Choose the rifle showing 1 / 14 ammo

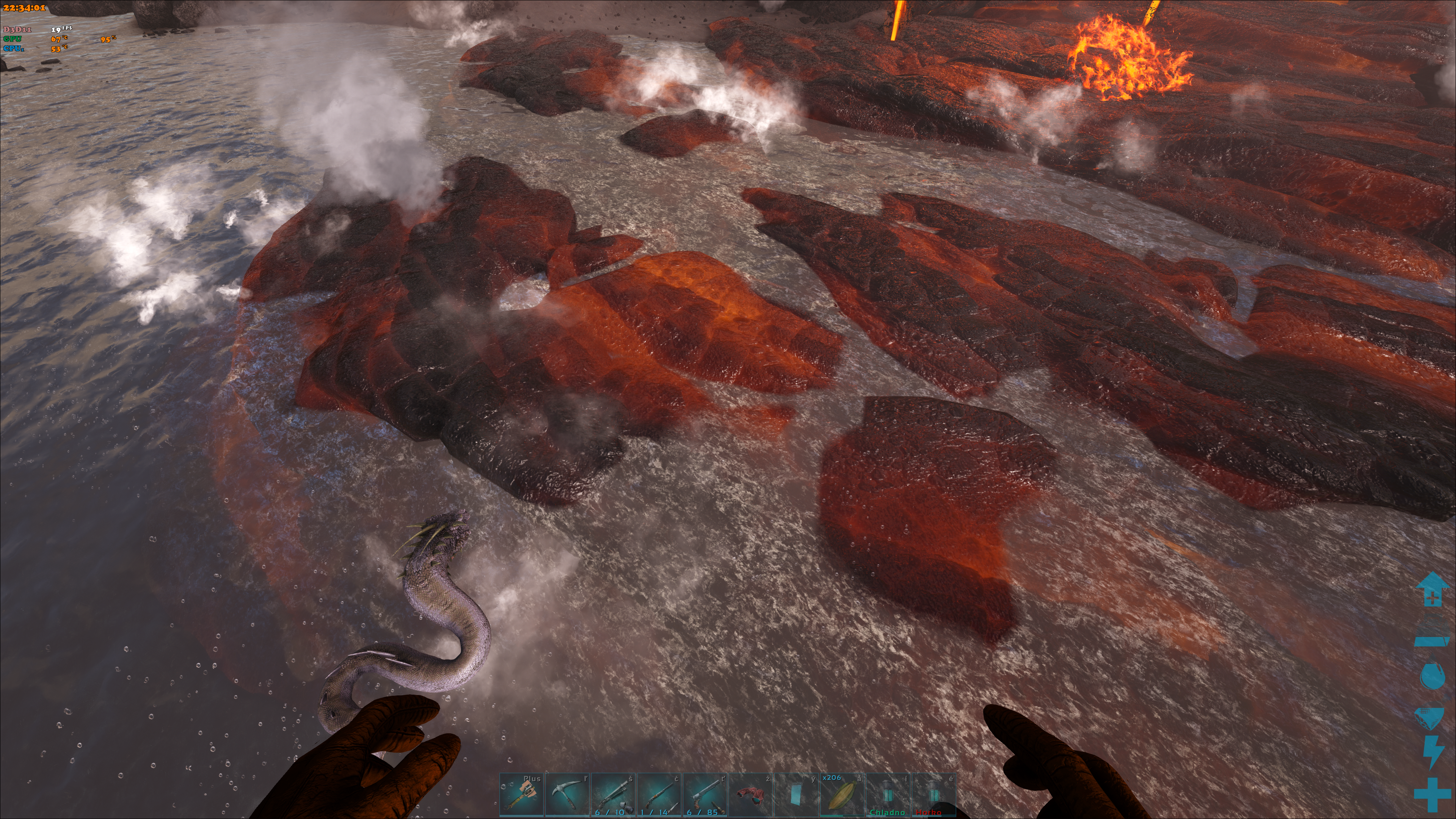(x=659, y=795)
